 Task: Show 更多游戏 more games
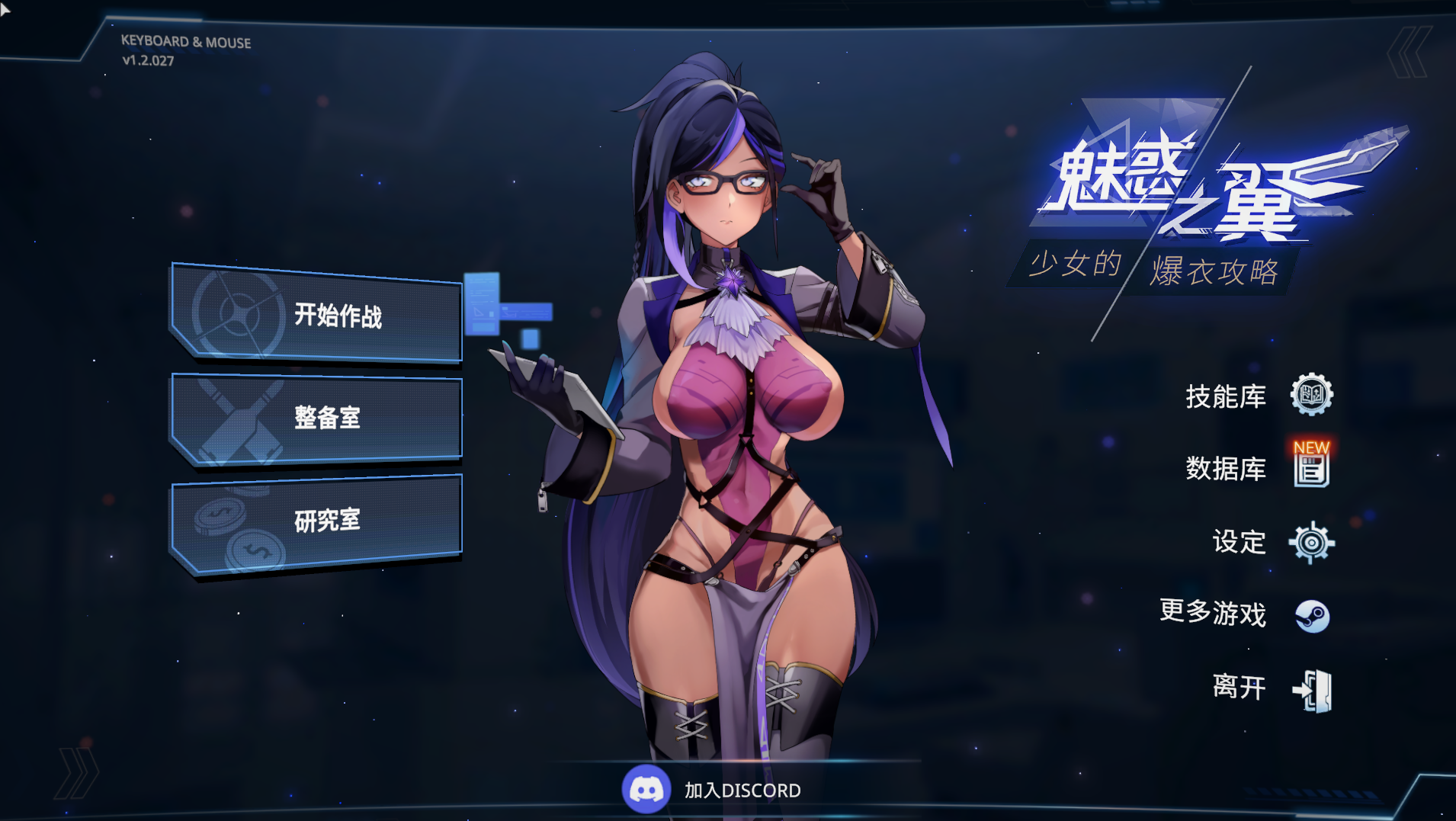[x=1213, y=613]
